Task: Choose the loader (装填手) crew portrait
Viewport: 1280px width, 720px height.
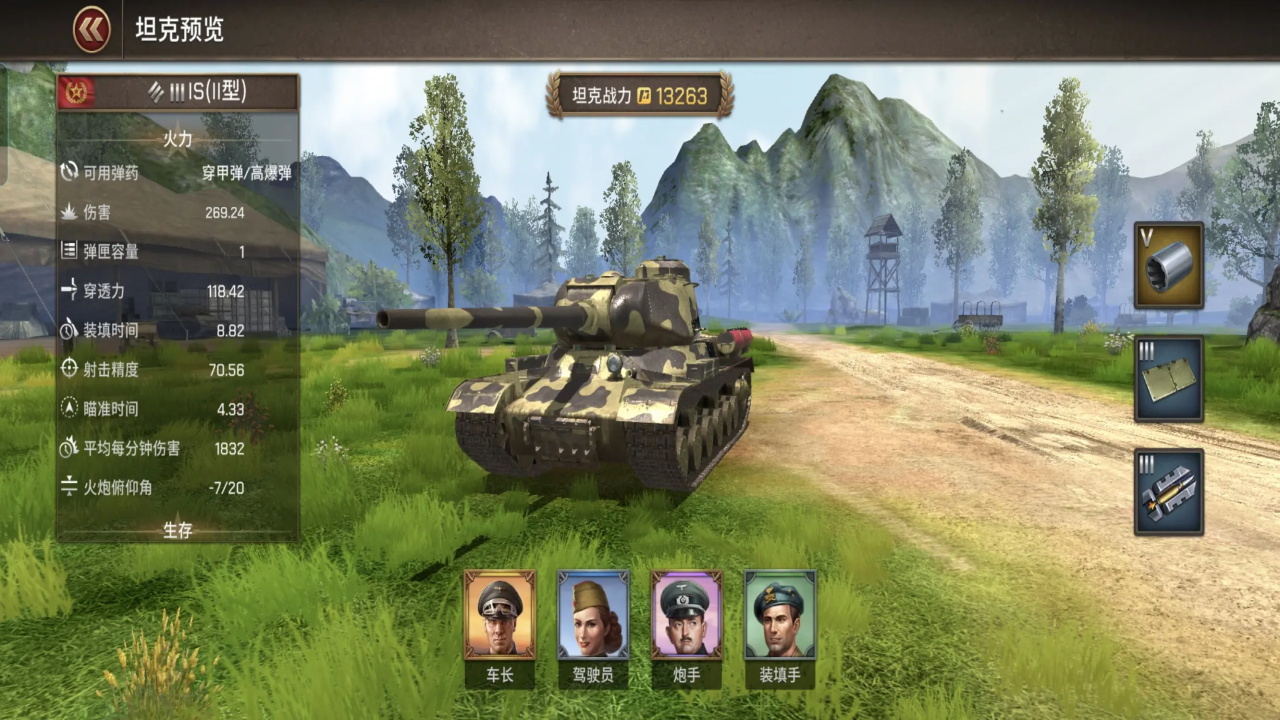Action: coord(780,614)
